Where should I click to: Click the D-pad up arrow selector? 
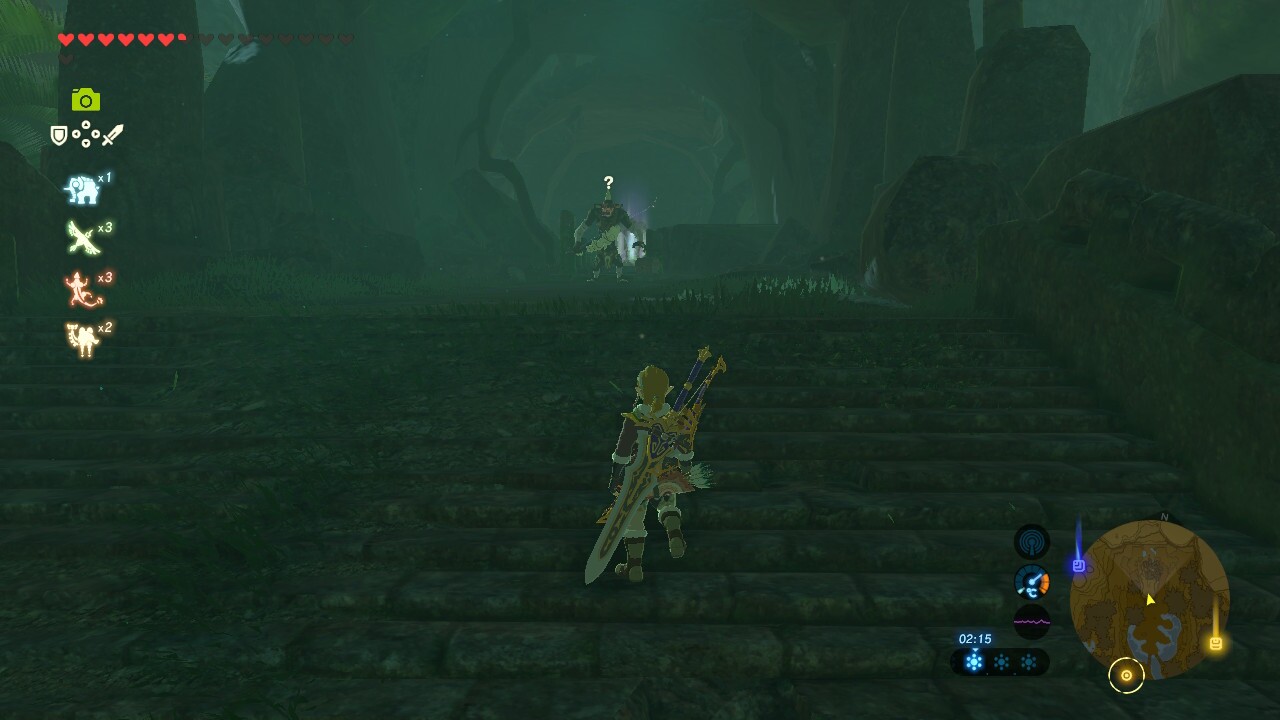pos(86,124)
